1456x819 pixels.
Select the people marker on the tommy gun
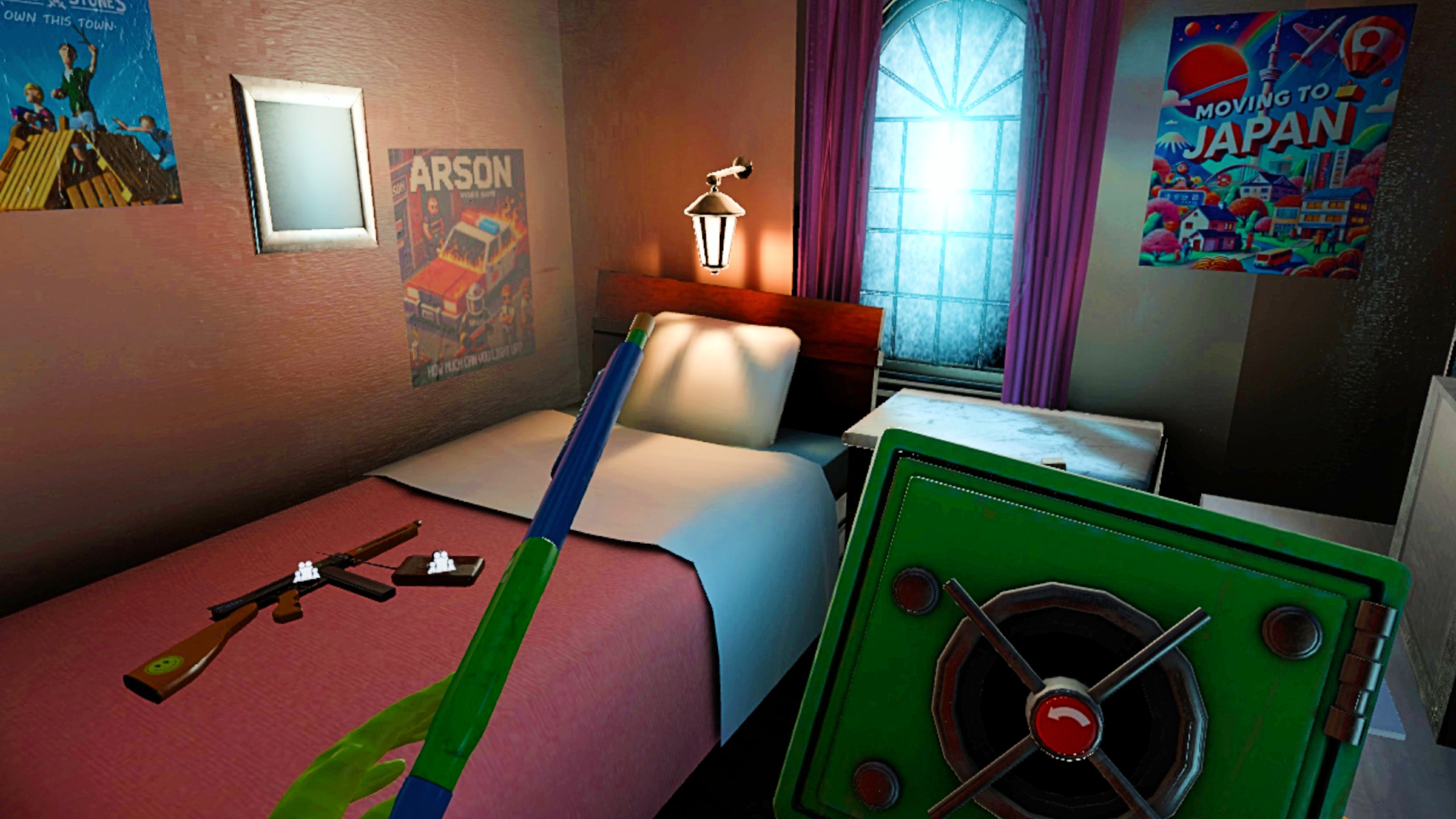[306, 571]
